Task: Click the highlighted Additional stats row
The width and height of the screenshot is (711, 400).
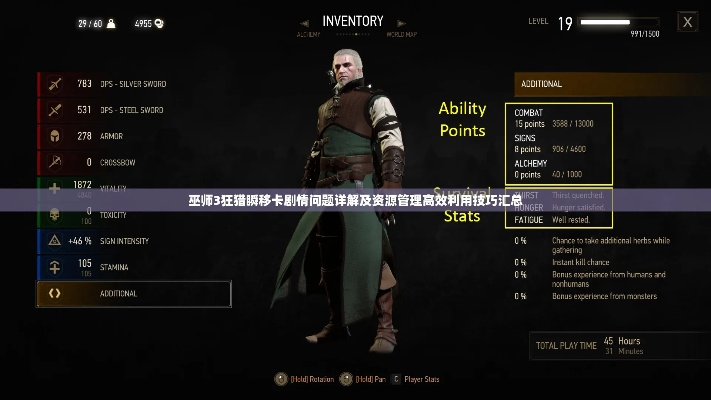Action: coord(133,293)
